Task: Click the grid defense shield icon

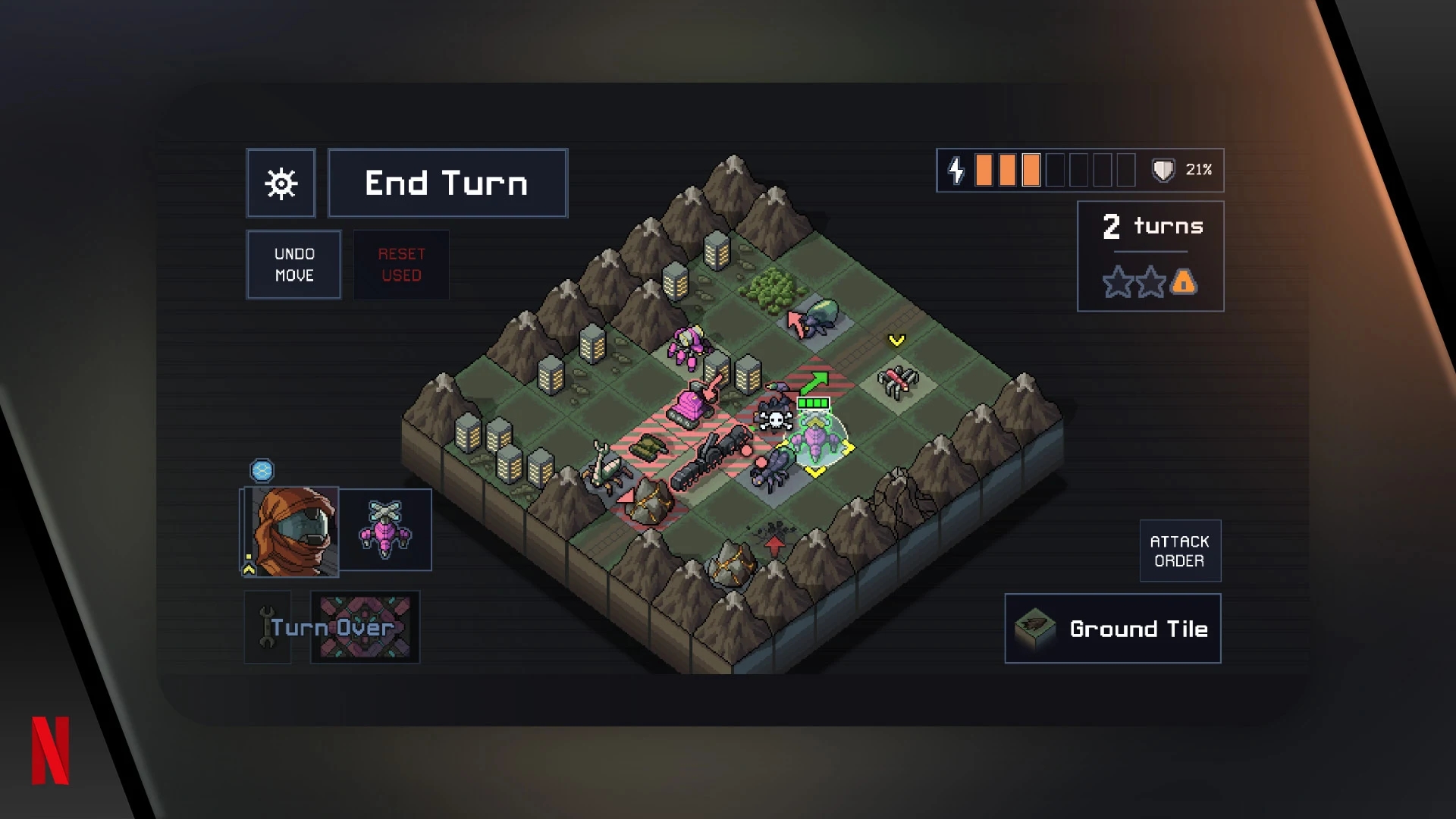Action: (1163, 170)
